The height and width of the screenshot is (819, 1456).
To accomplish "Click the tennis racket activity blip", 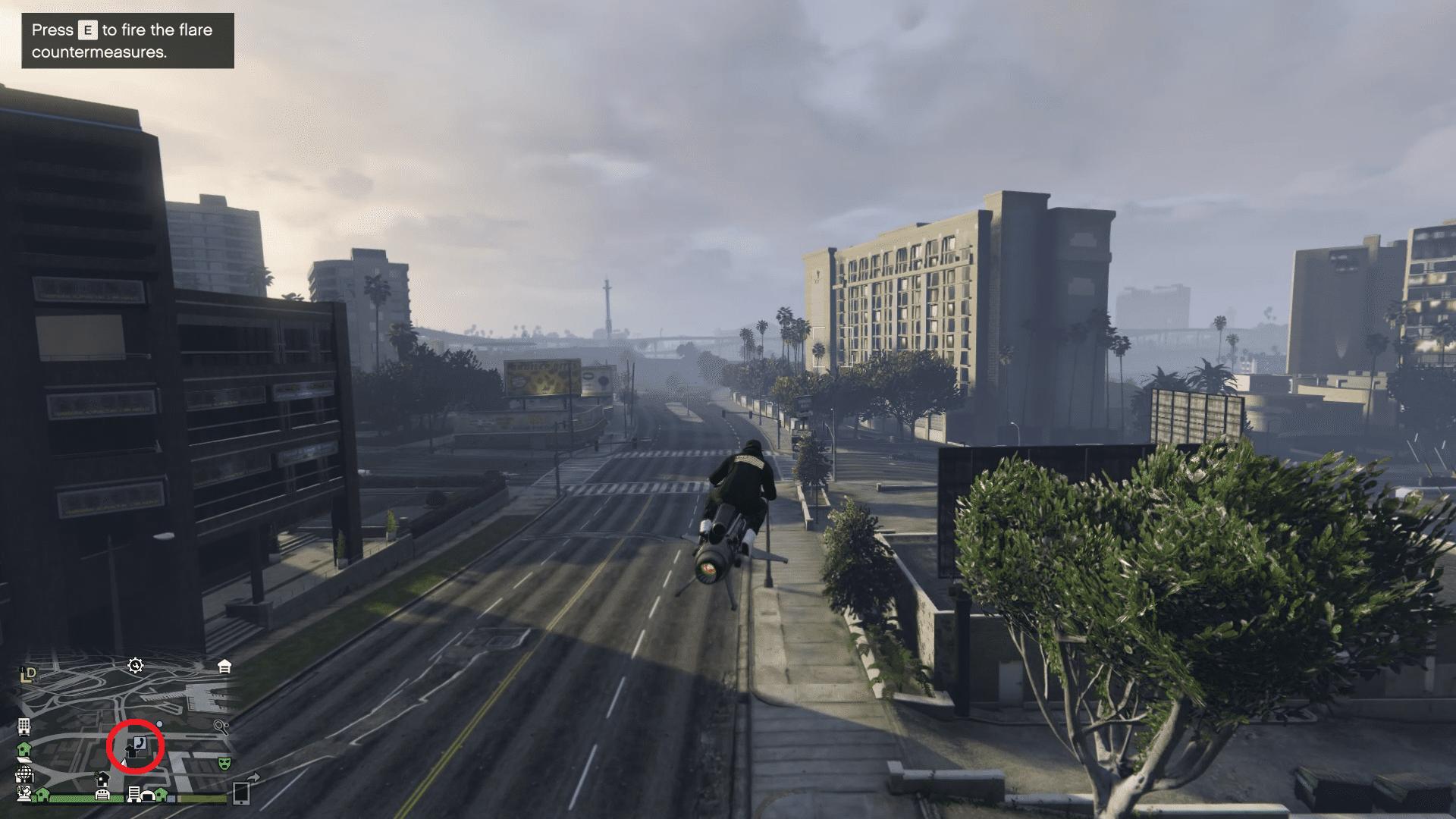I will tap(221, 726).
